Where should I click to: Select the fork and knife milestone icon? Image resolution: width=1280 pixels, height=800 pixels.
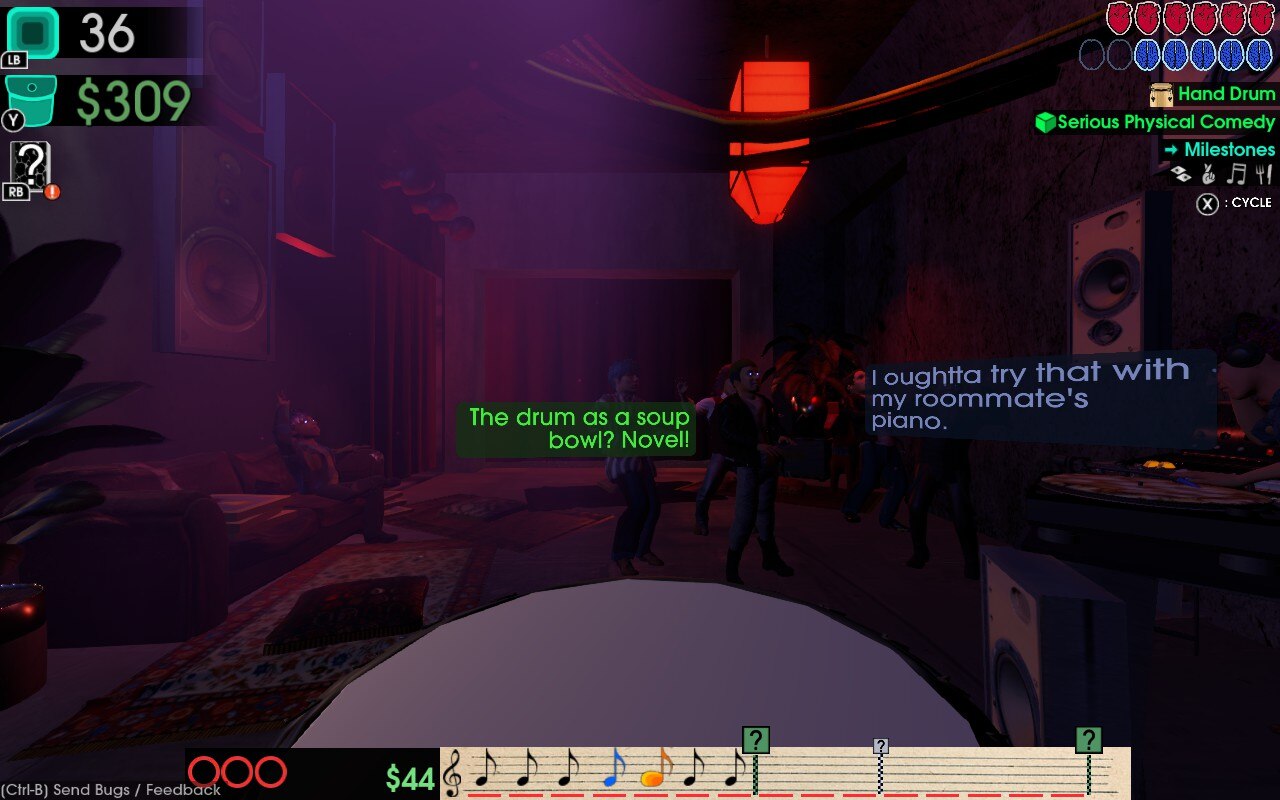pos(1264,175)
